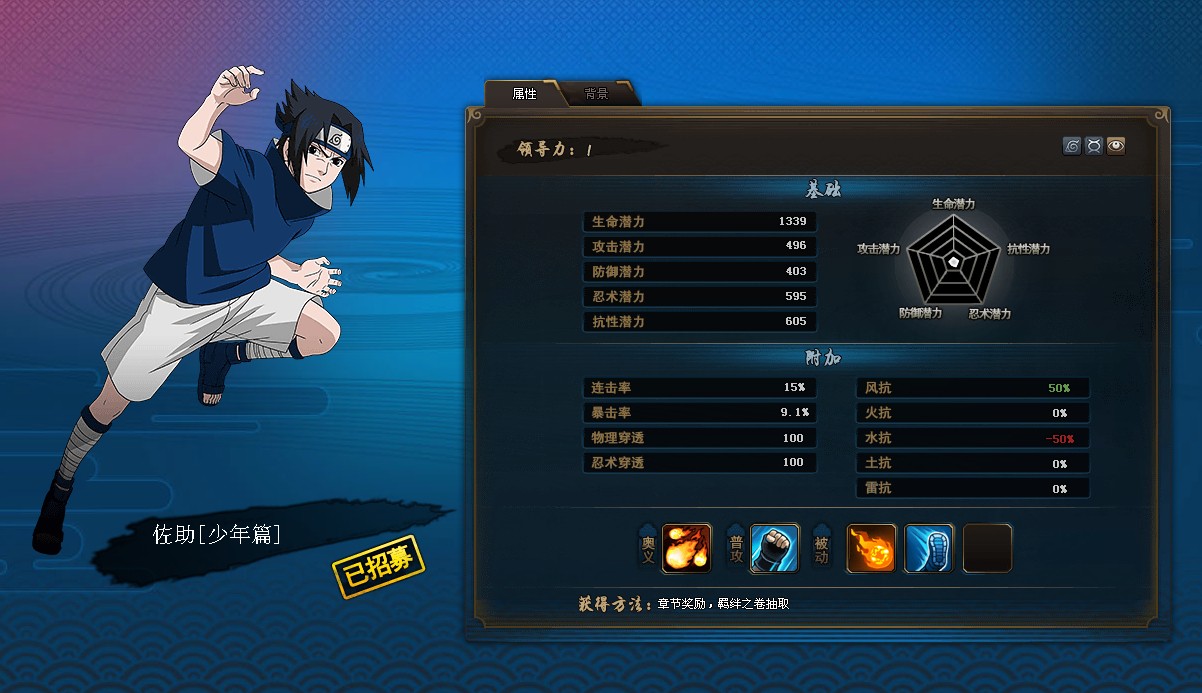Inspect the blue sandal passive skill
The image size is (1202, 693).
(x=929, y=549)
